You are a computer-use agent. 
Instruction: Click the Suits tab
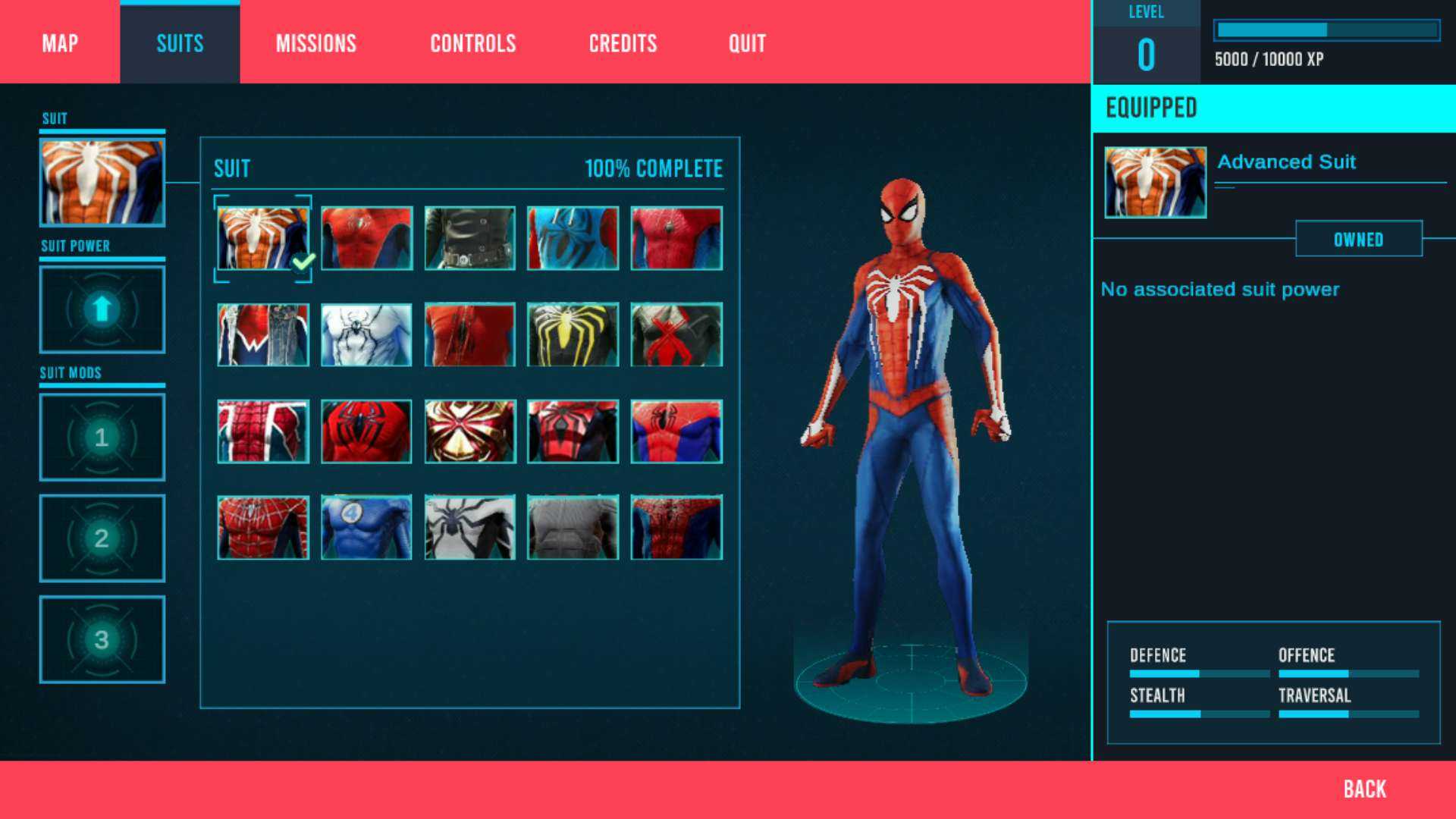coord(180,43)
